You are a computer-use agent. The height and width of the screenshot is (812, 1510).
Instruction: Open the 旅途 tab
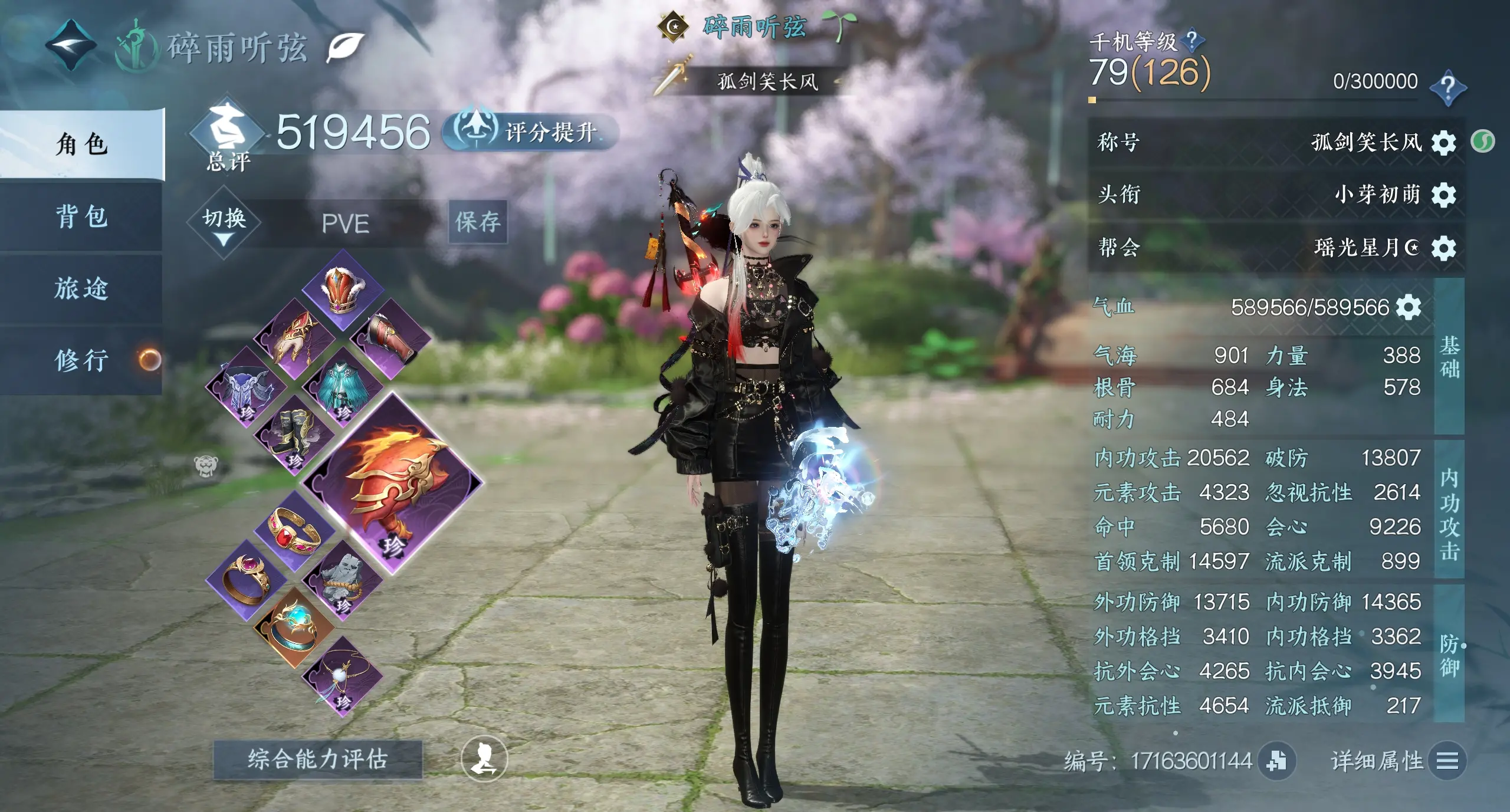pyautogui.click(x=81, y=288)
